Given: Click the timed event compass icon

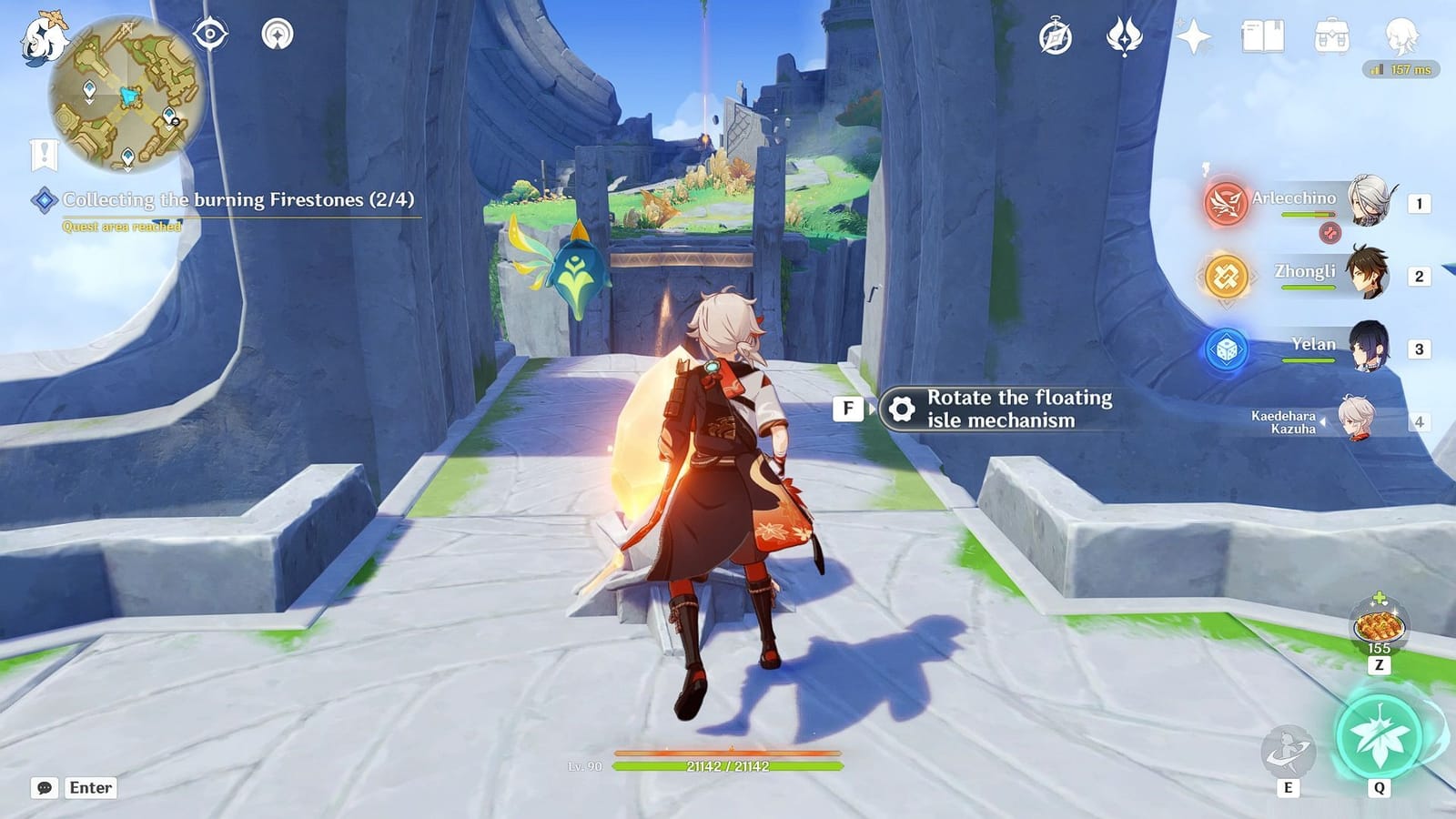Looking at the screenshot, I should point(1053,35).
